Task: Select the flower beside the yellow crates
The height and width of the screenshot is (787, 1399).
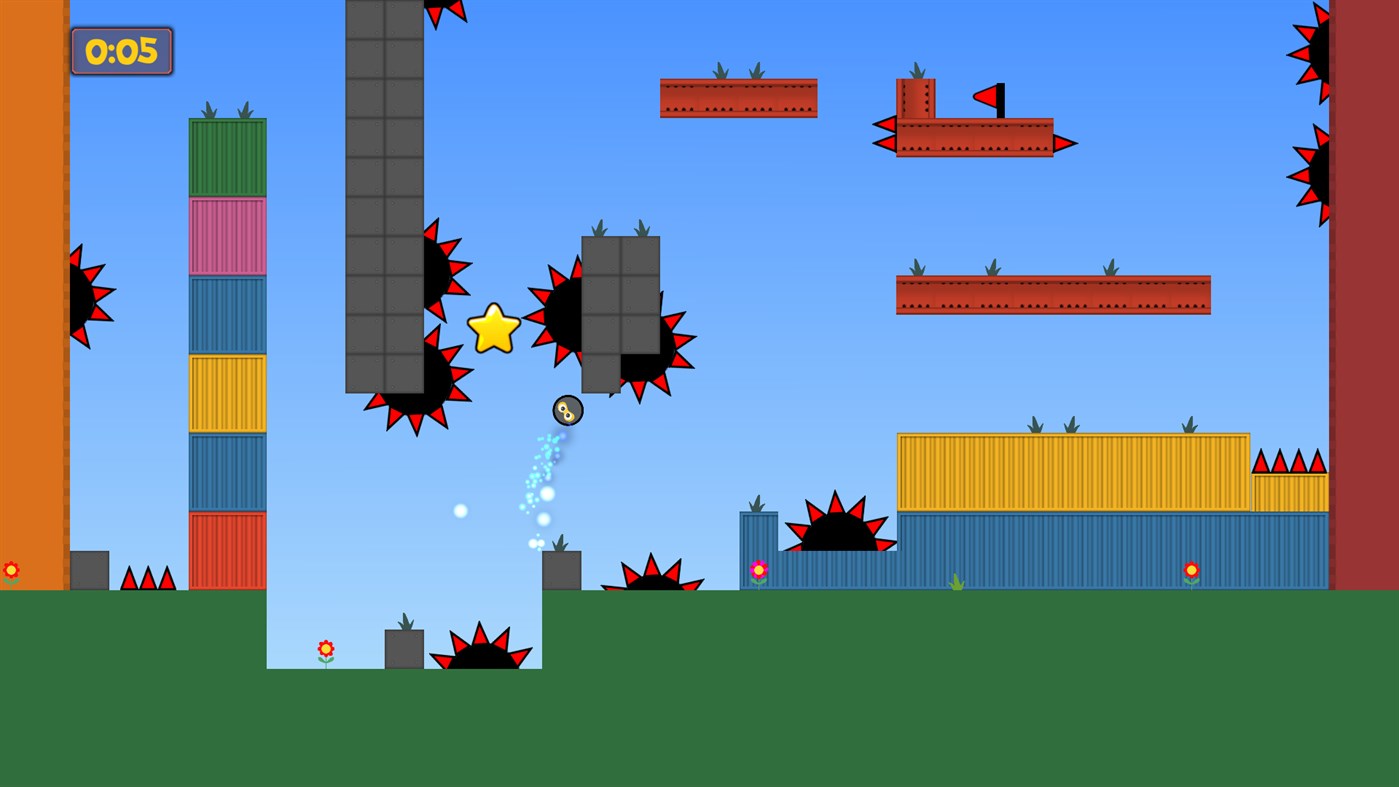Action: 1191,569
